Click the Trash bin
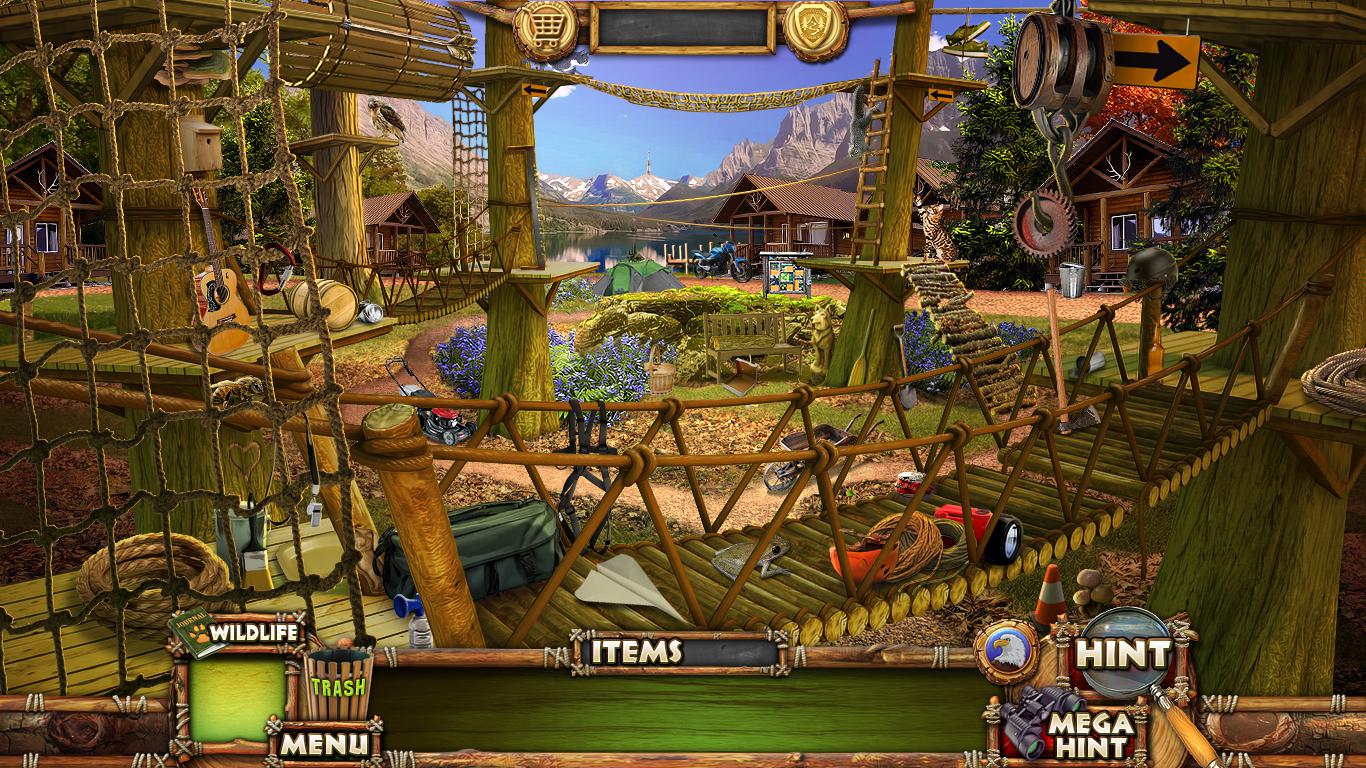Viewport: 1366px width, 768px height. (338, 685)
